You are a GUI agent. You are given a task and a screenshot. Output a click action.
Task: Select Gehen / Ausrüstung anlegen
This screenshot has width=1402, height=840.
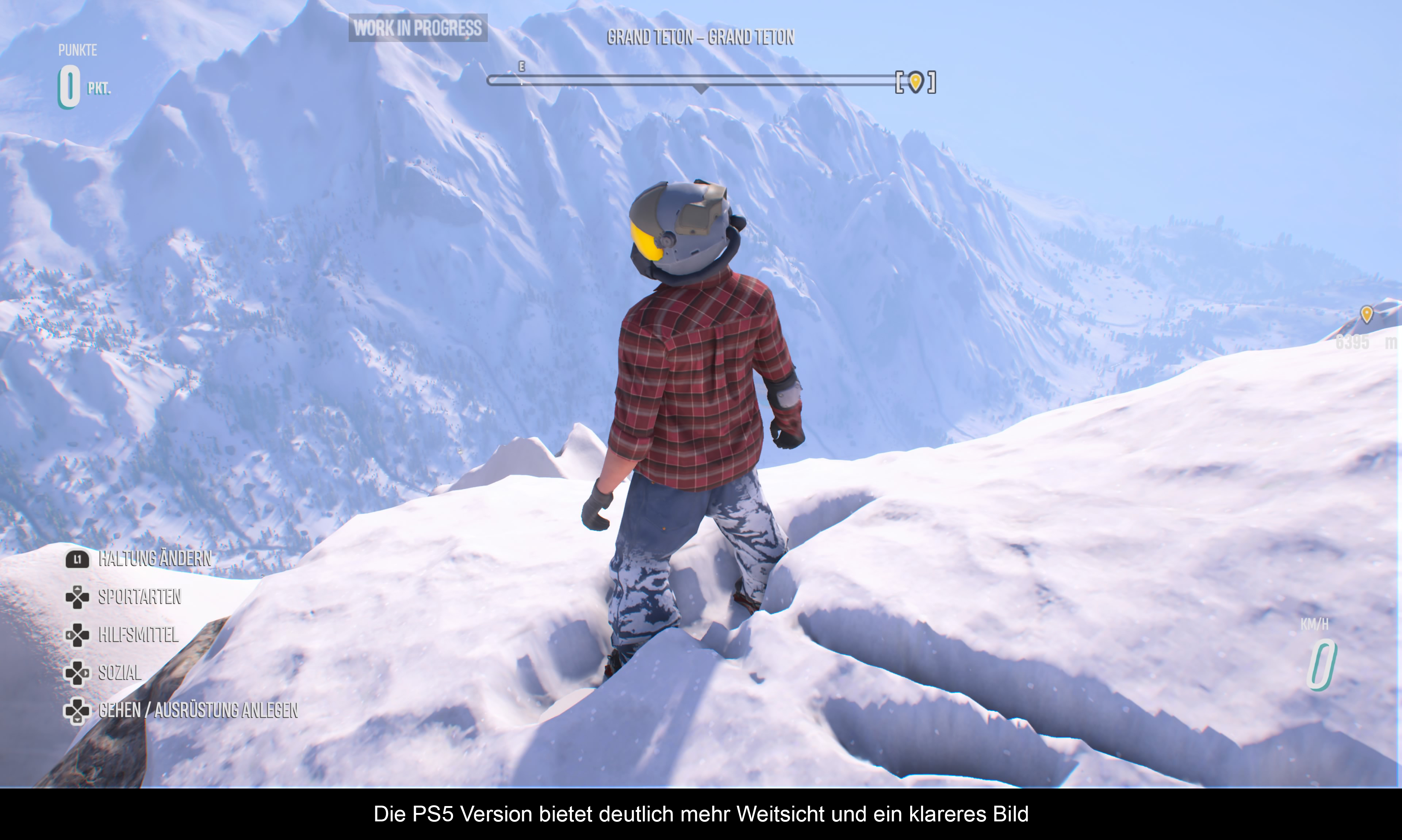[x=198, y=710]
